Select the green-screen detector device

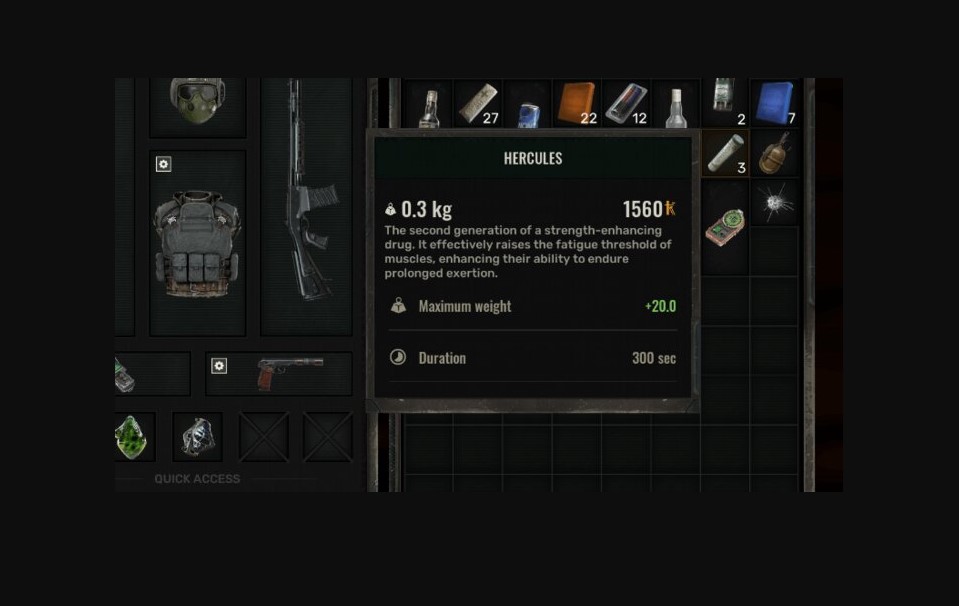point(725,227)
